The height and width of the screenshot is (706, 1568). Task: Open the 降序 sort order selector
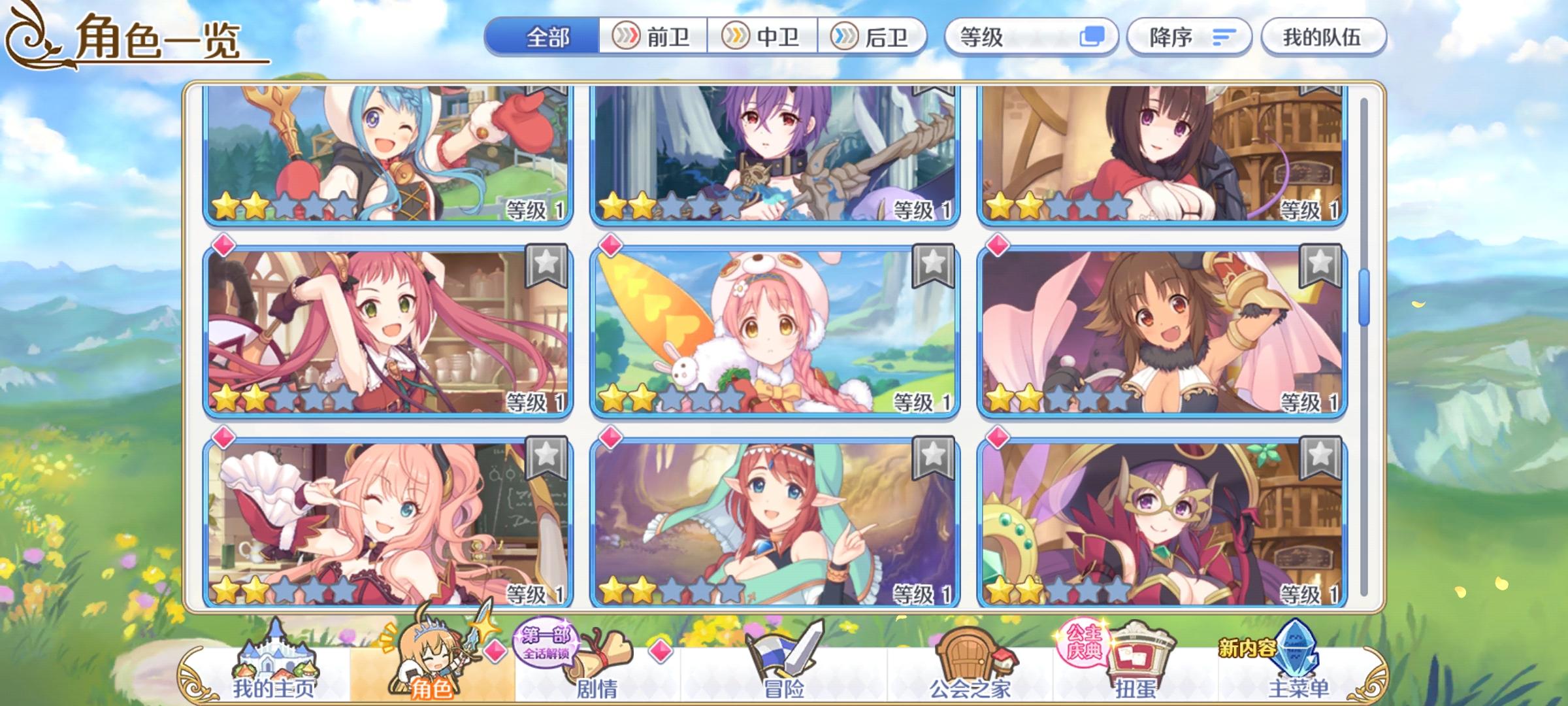pos(1190,37)
